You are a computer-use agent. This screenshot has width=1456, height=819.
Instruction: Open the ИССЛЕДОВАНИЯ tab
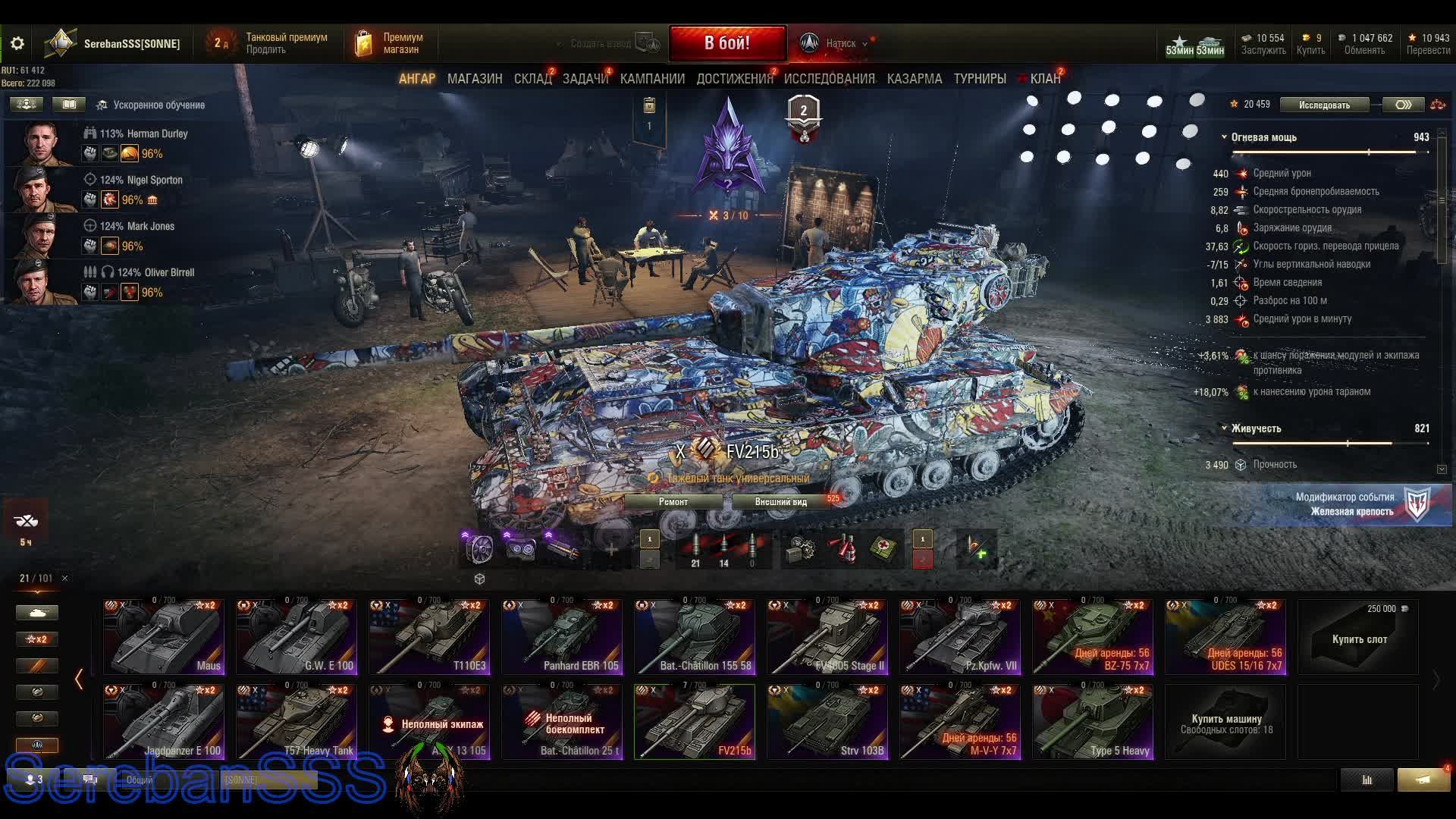click(829, 79)
